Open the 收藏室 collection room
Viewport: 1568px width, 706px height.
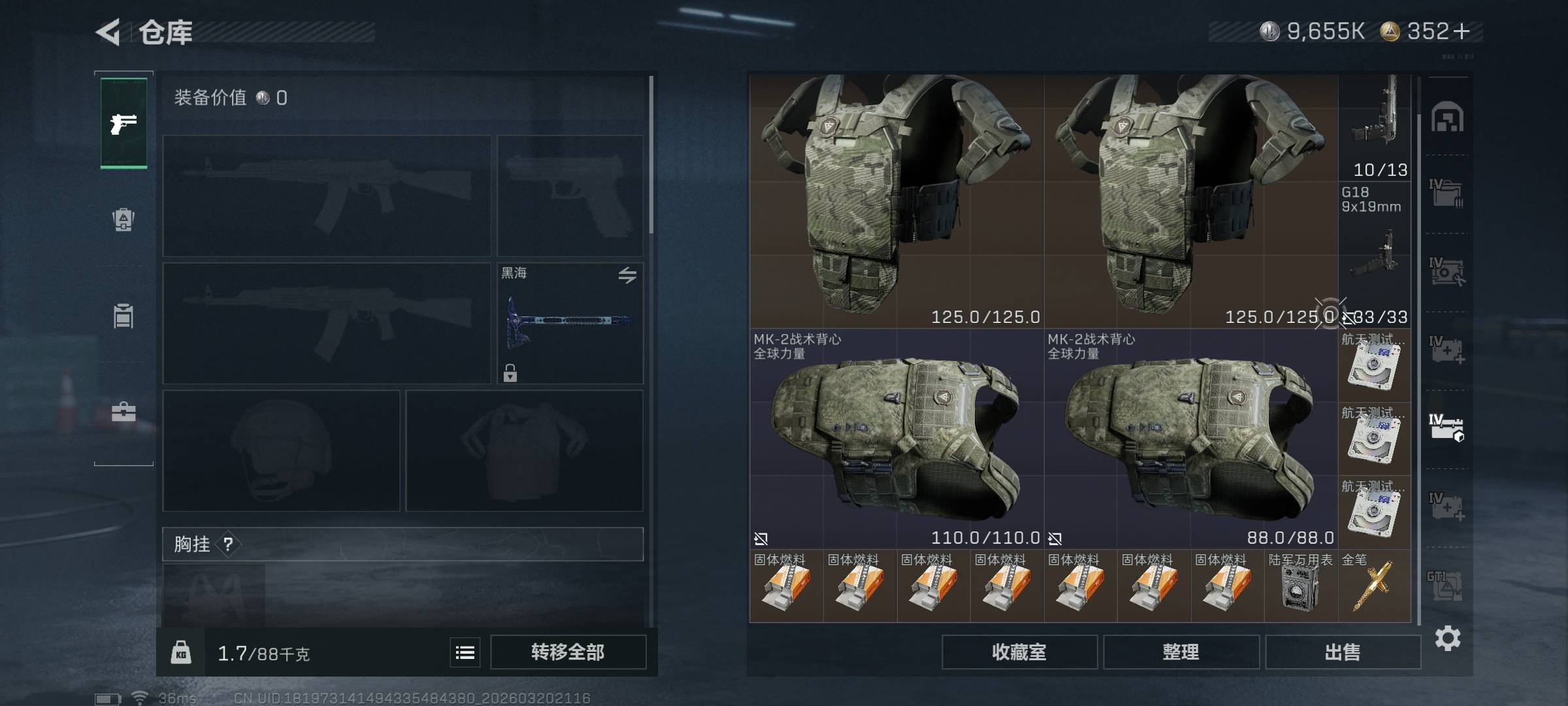(x=1019, y=652)
